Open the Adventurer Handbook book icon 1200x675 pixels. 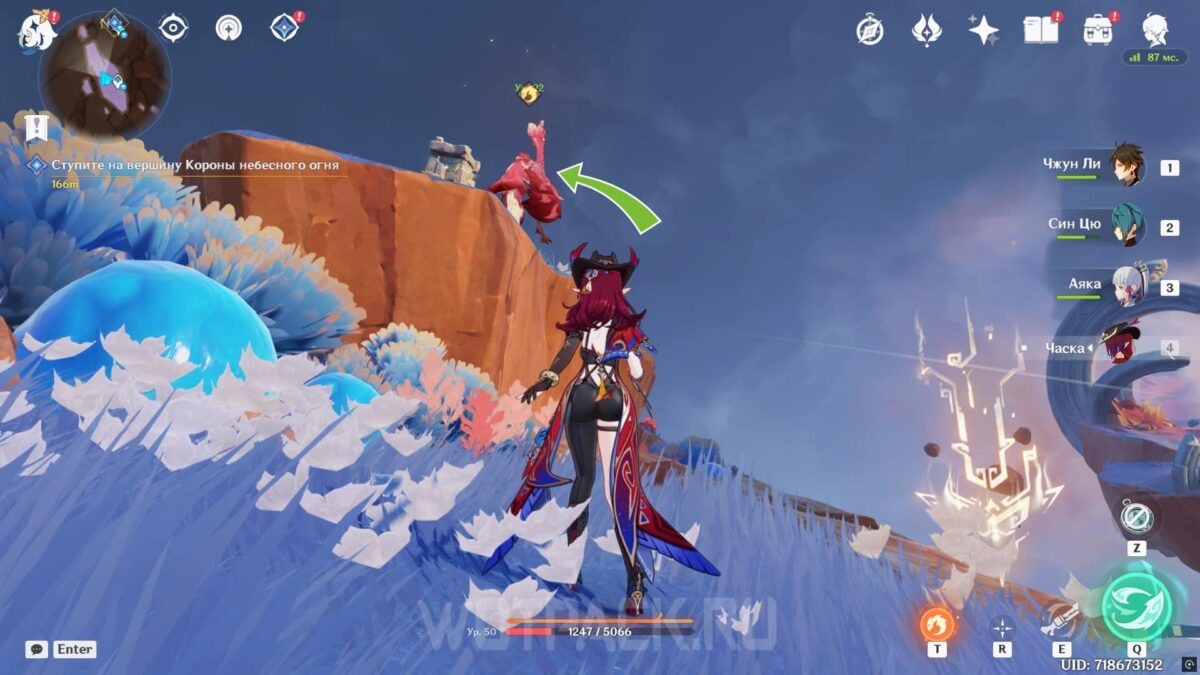coord(1040,29)
